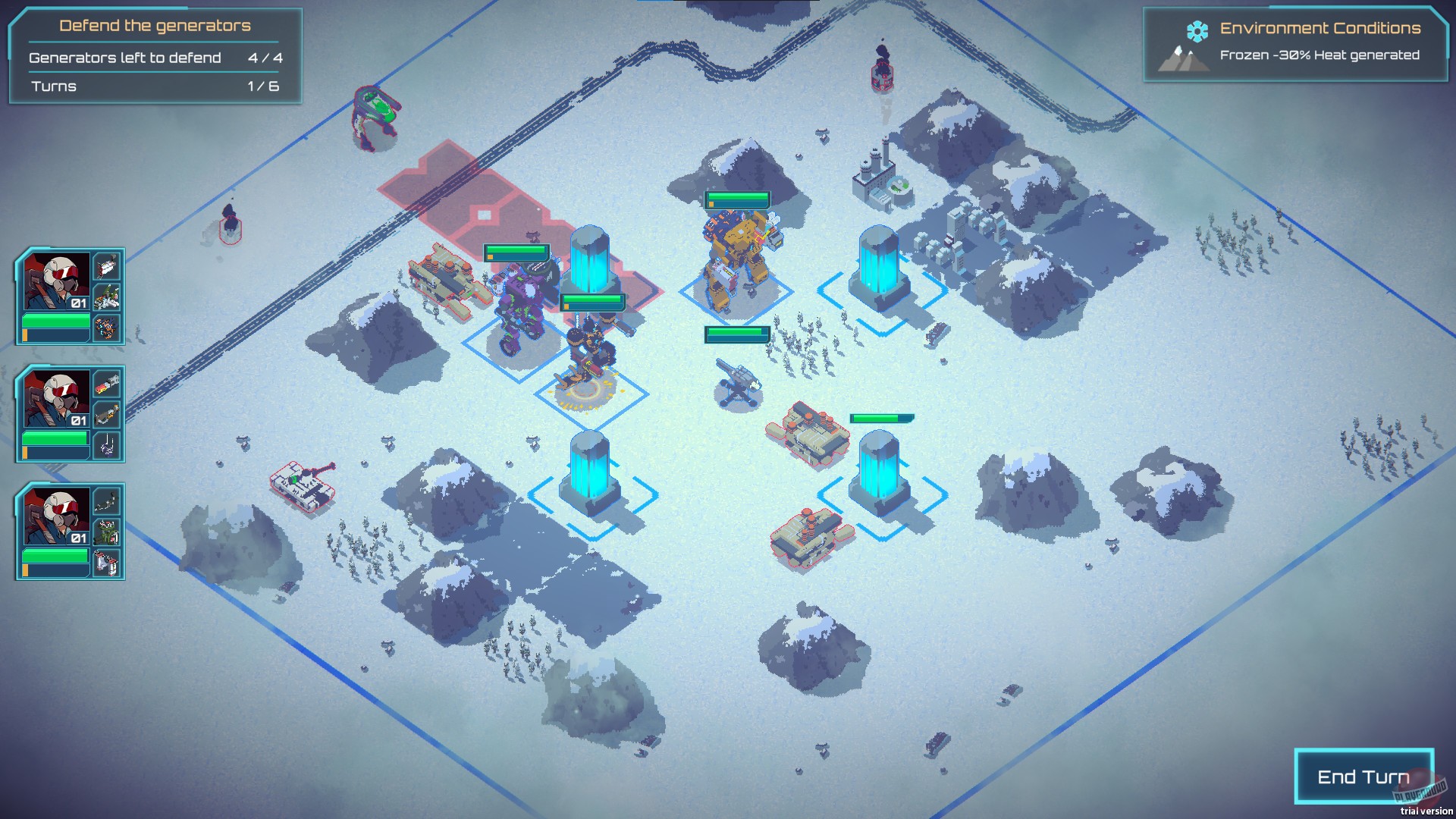1456x819 pixels.
Task: Select the middle equipment icon of the first pilot
Action: click(x=106, y=297)
